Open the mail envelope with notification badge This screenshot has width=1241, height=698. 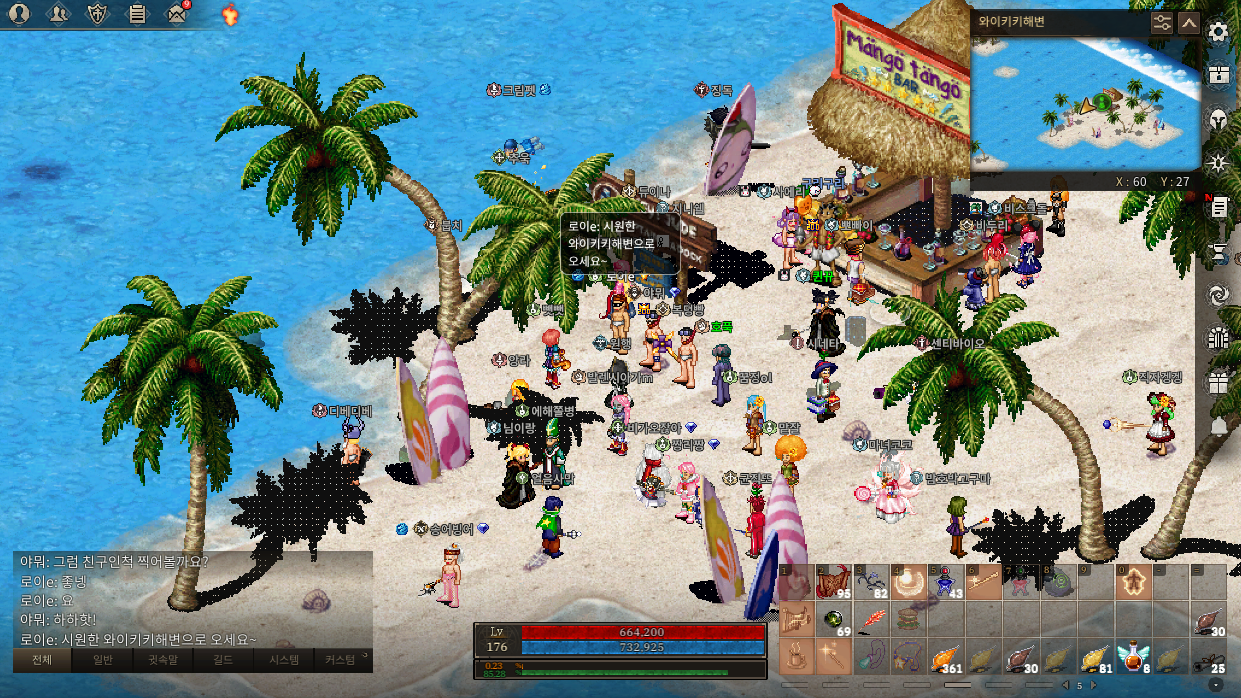[x=178, y=14]
